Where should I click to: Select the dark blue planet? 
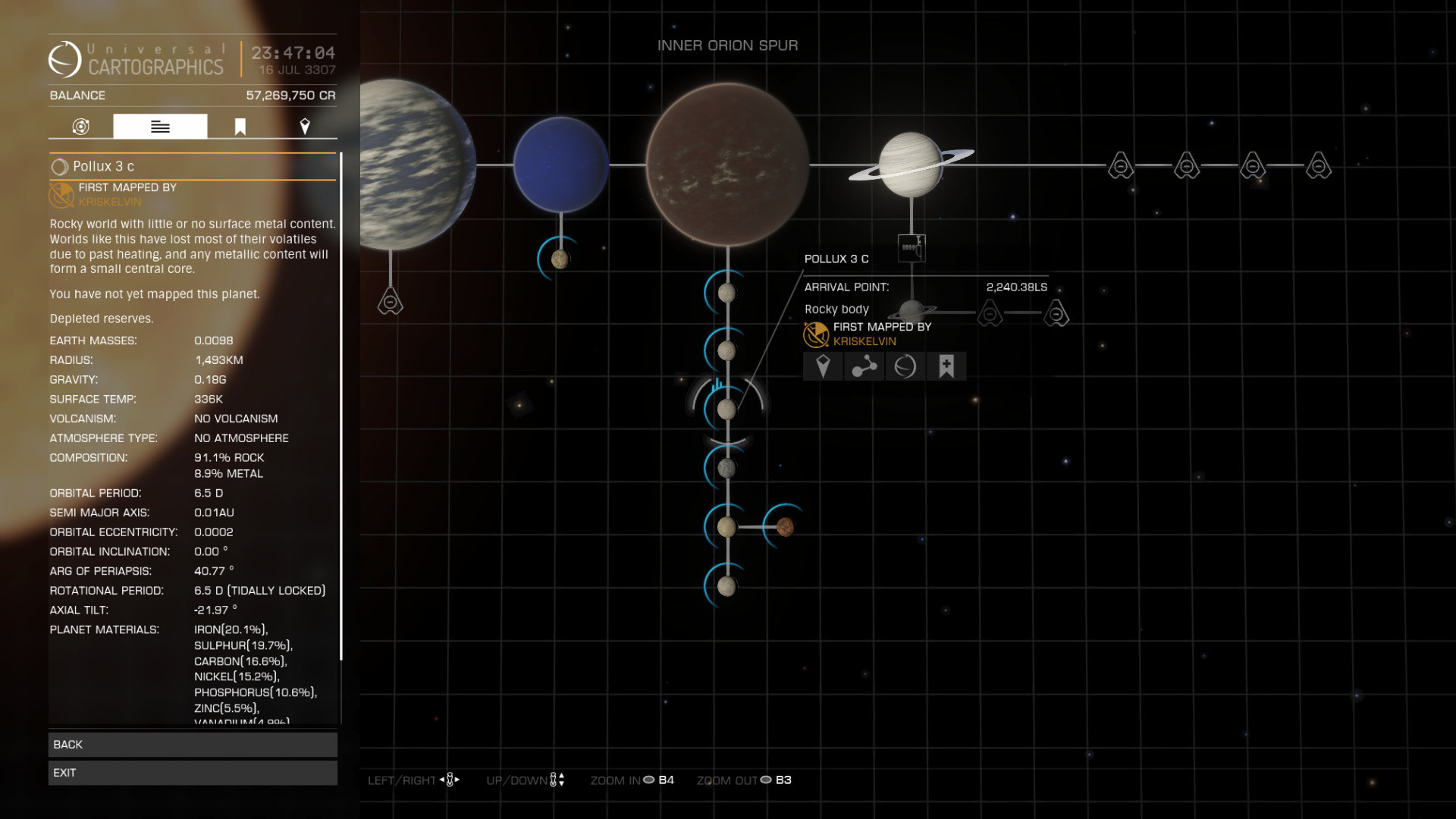pyautogui.click(x=561, y=165)
